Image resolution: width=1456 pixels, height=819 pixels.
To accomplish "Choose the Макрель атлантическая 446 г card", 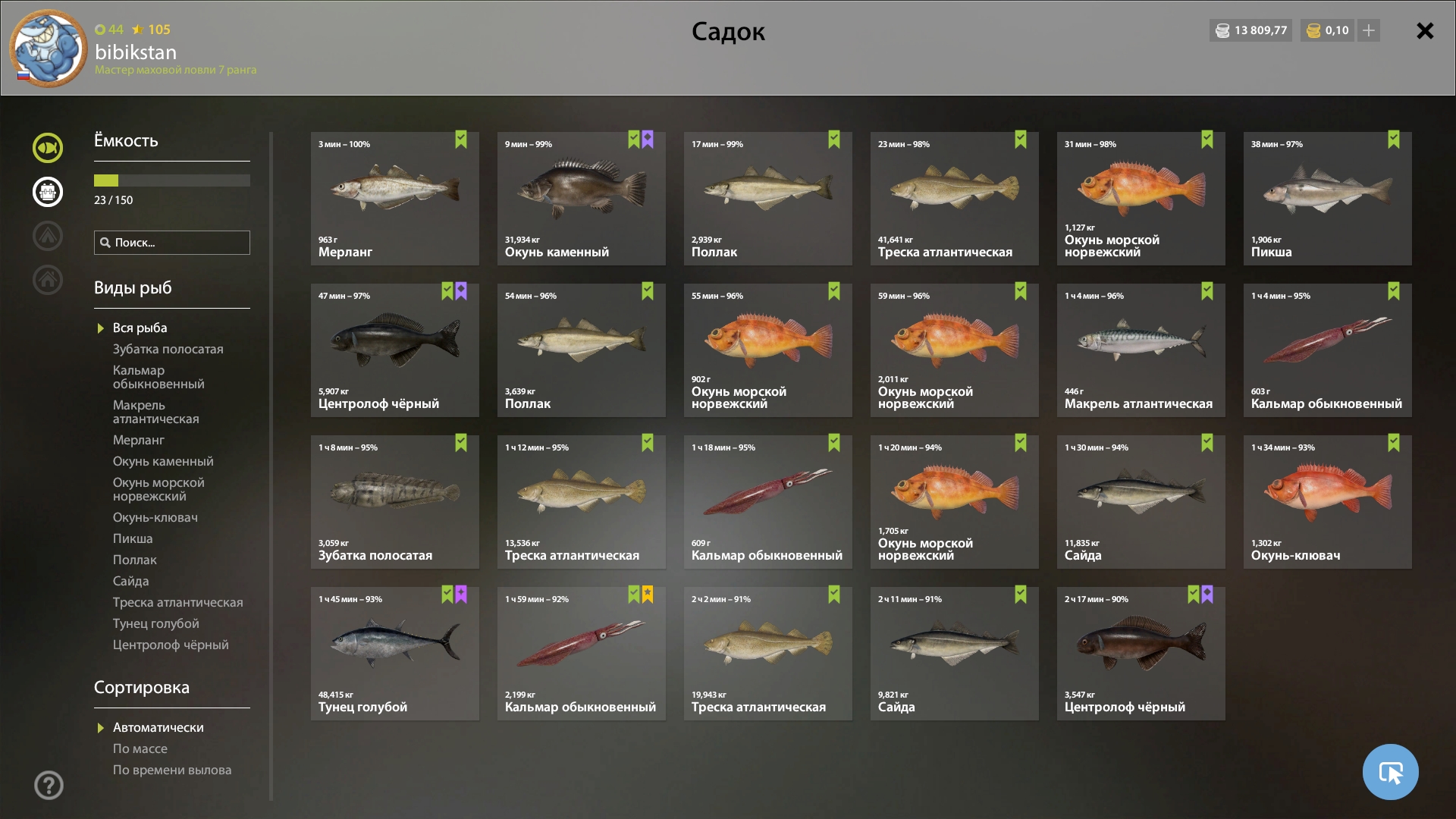I will (x=1141, y=350).
